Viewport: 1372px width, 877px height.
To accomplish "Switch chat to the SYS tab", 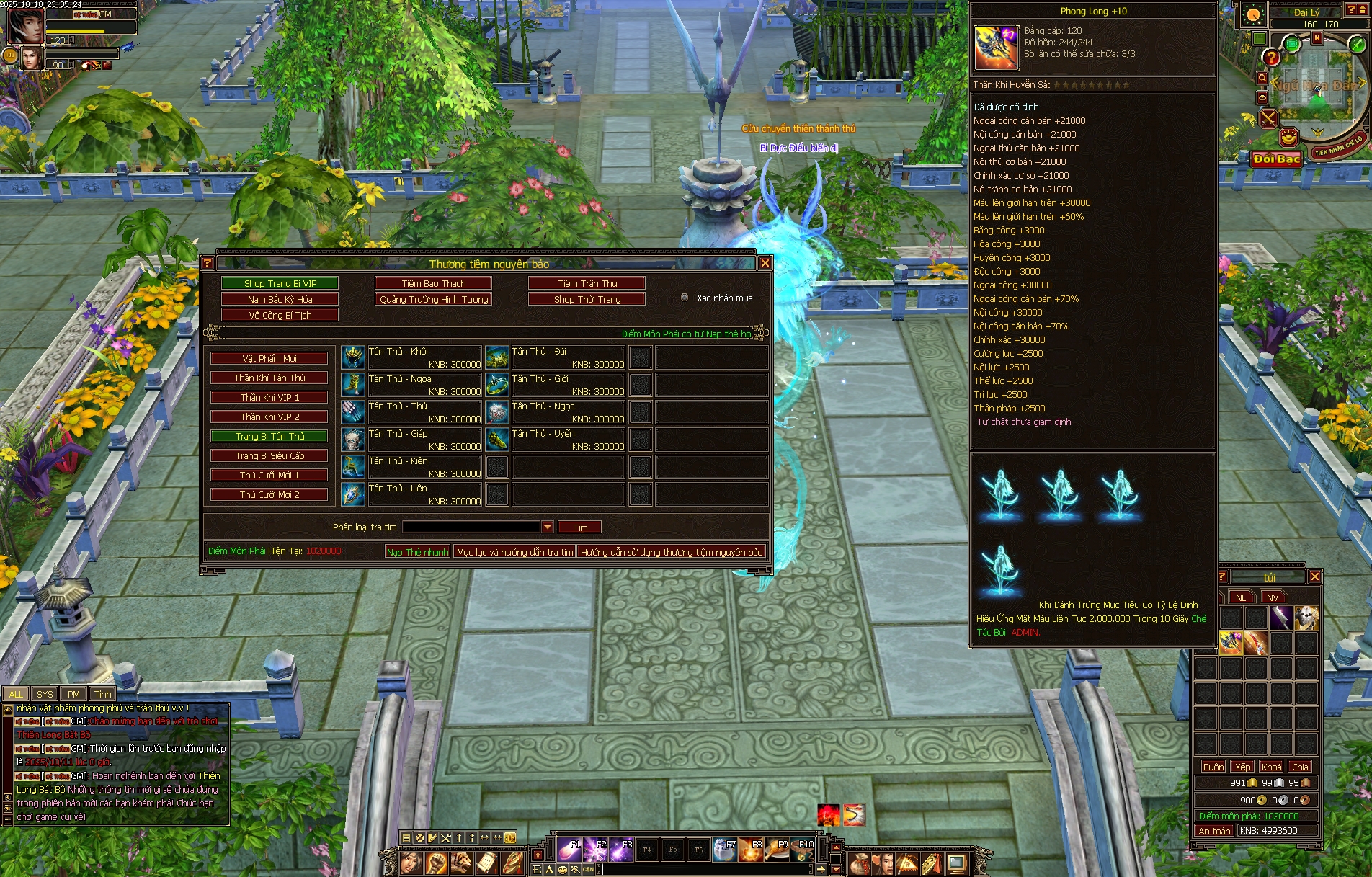I will [x=45, y=694].
